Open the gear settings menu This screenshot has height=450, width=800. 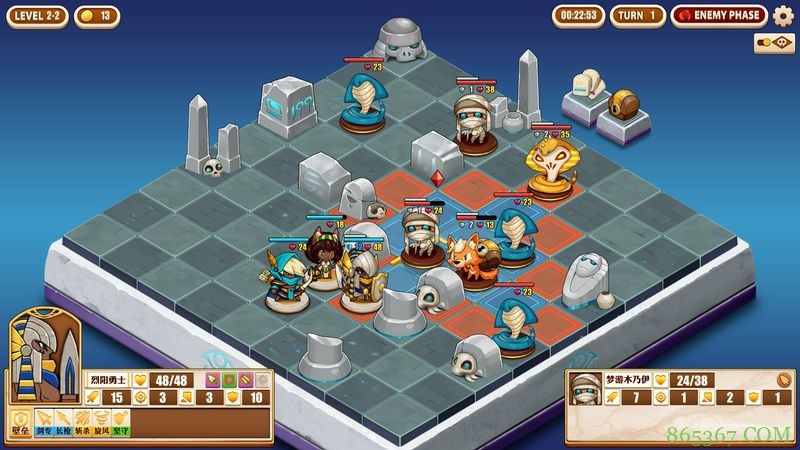pos(783,15)
